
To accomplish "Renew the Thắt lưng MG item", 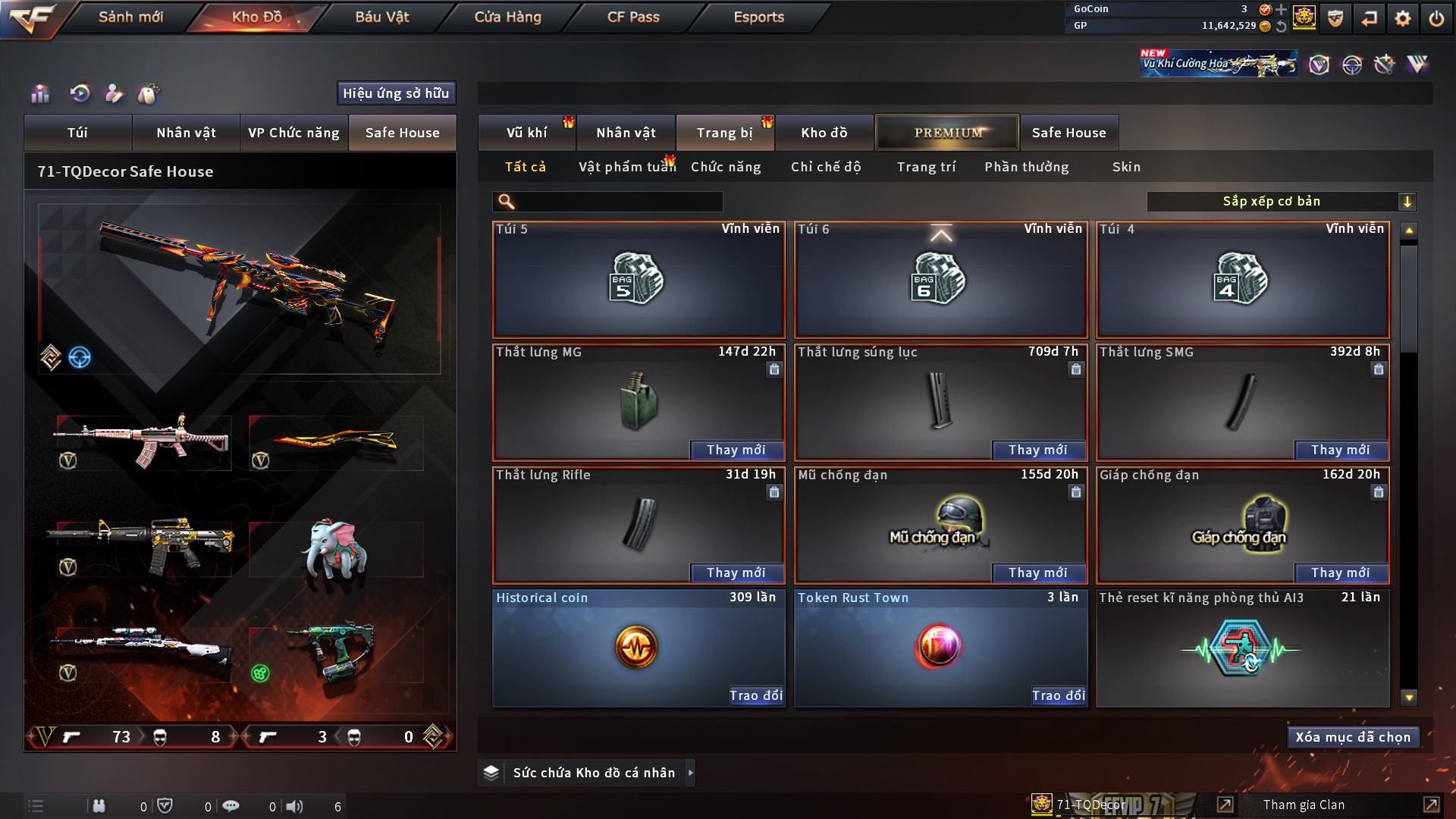I will 736,450.
